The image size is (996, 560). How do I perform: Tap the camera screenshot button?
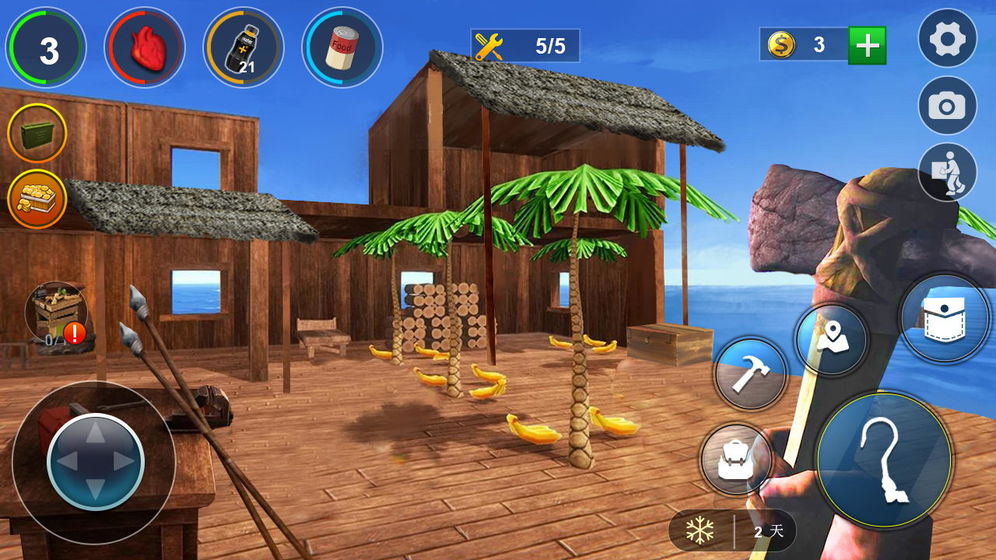tap(947, 106)
